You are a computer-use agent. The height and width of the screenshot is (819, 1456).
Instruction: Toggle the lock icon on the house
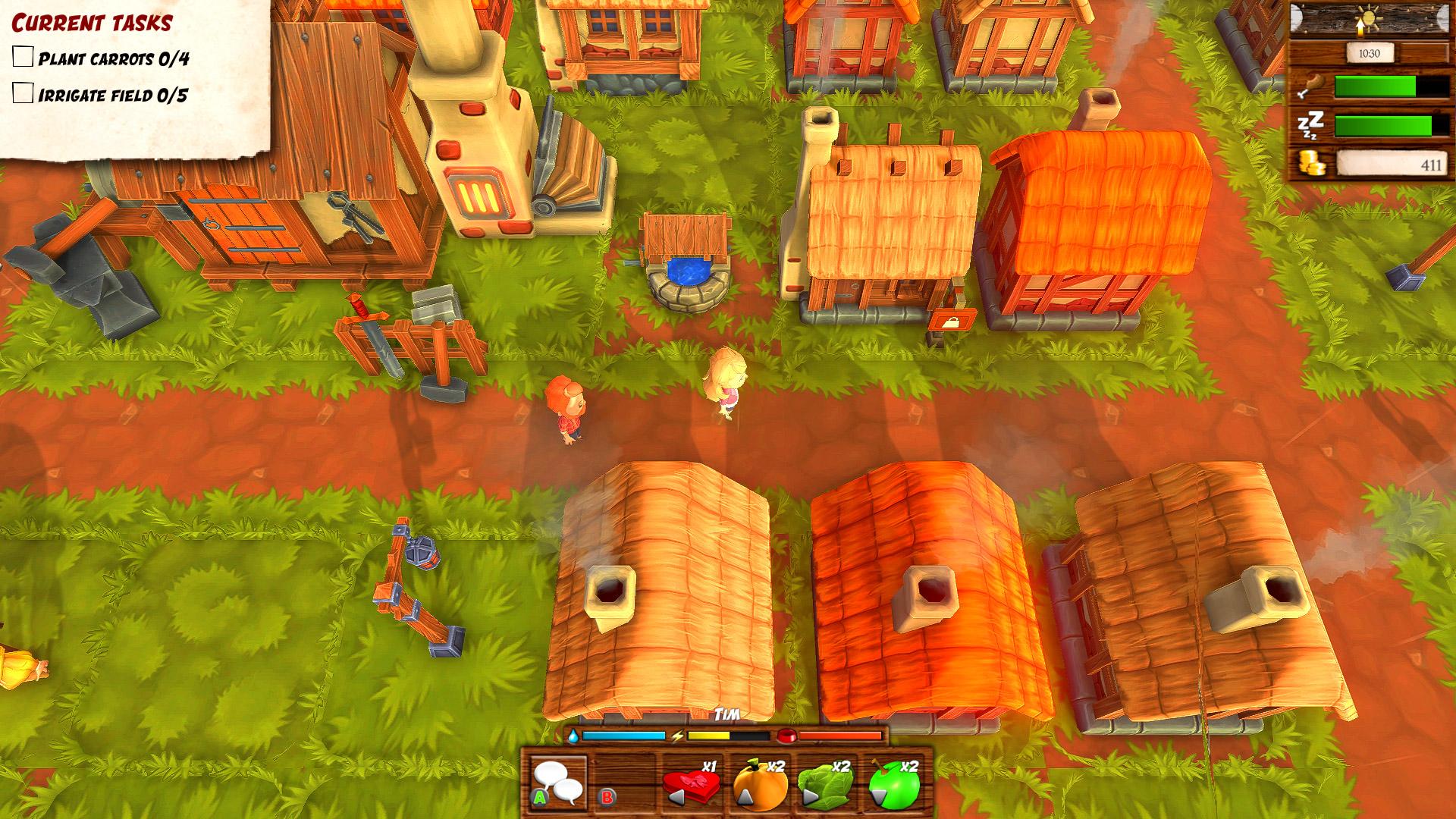click(x=951, y=322)
